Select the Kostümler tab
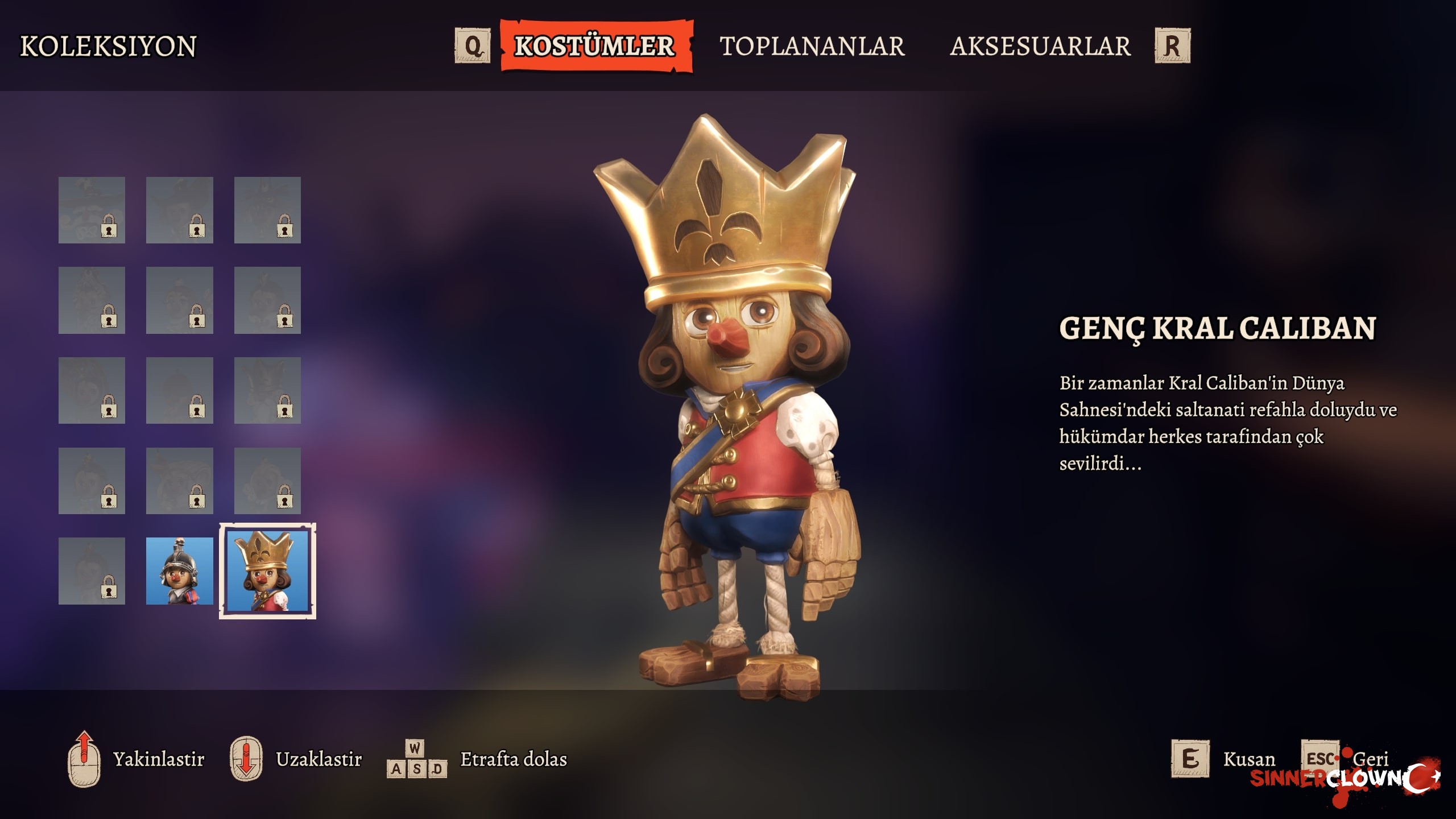 595,46
